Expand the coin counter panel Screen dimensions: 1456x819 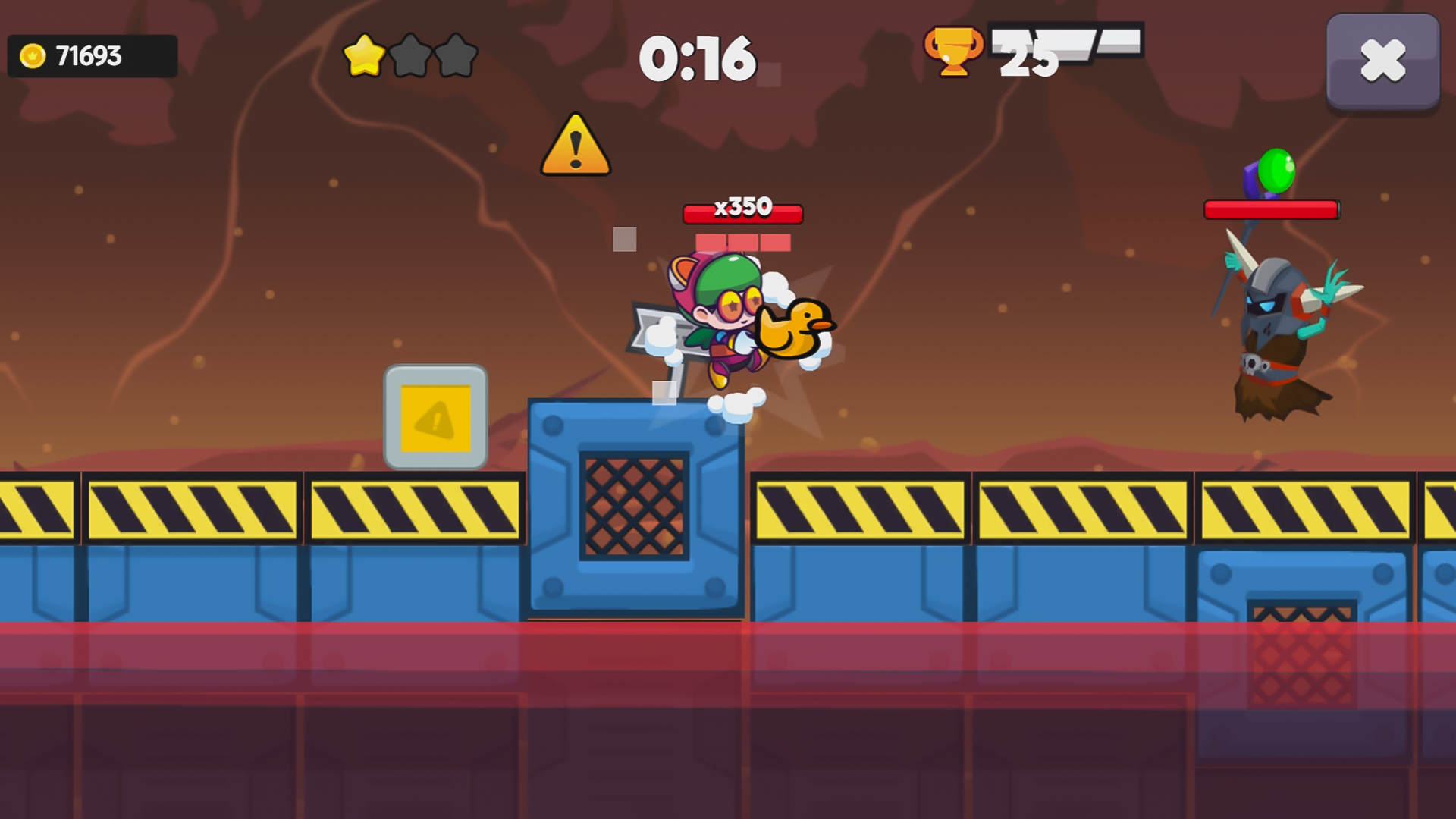[x=91, y=54]
